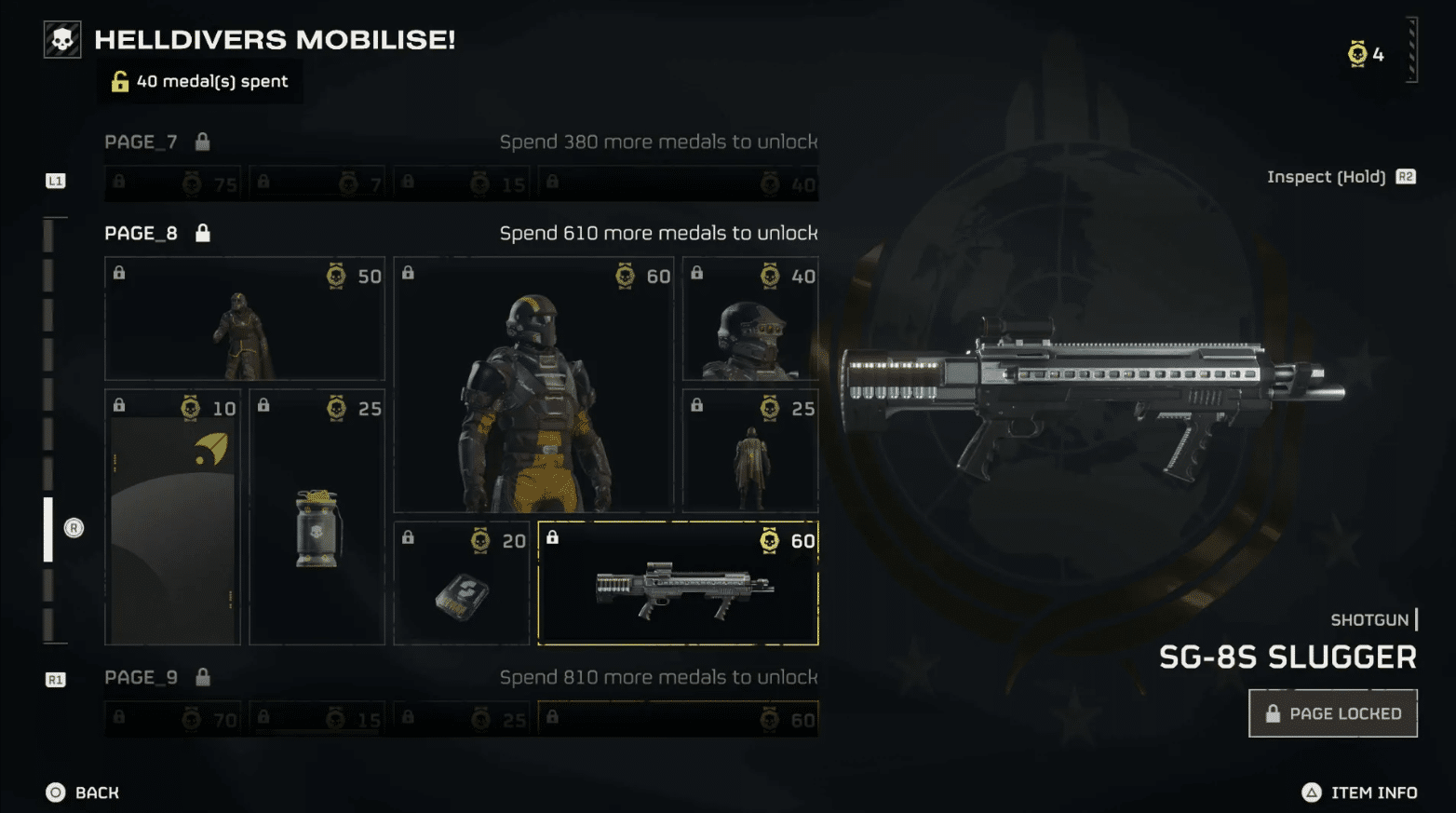This screenshot has height=813, width=1456.
Task: Click the Helldivers skull emblem at top left
Action: 61,38
